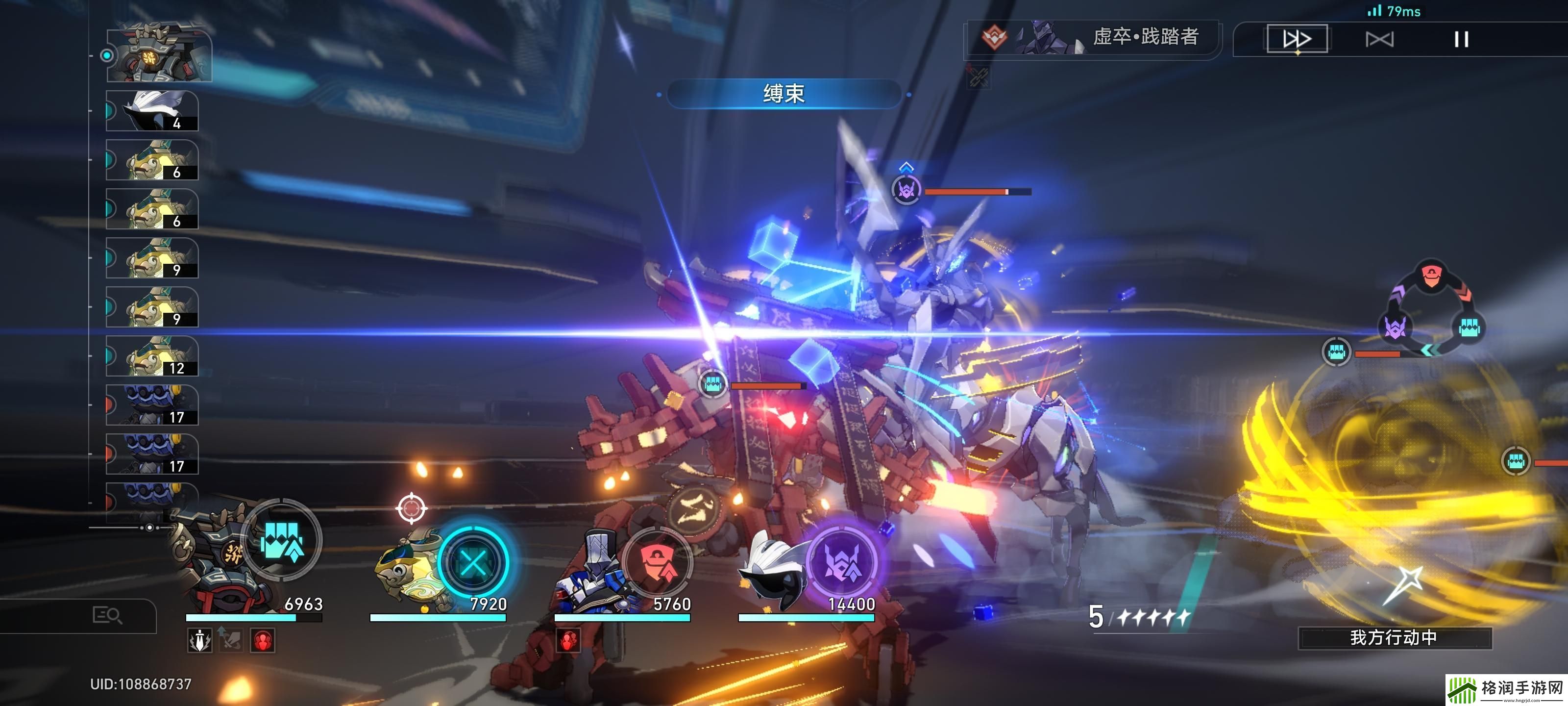The image size is (1568, 706).
Task: Click the current actor portrait atop turn order
Action: 159,55
